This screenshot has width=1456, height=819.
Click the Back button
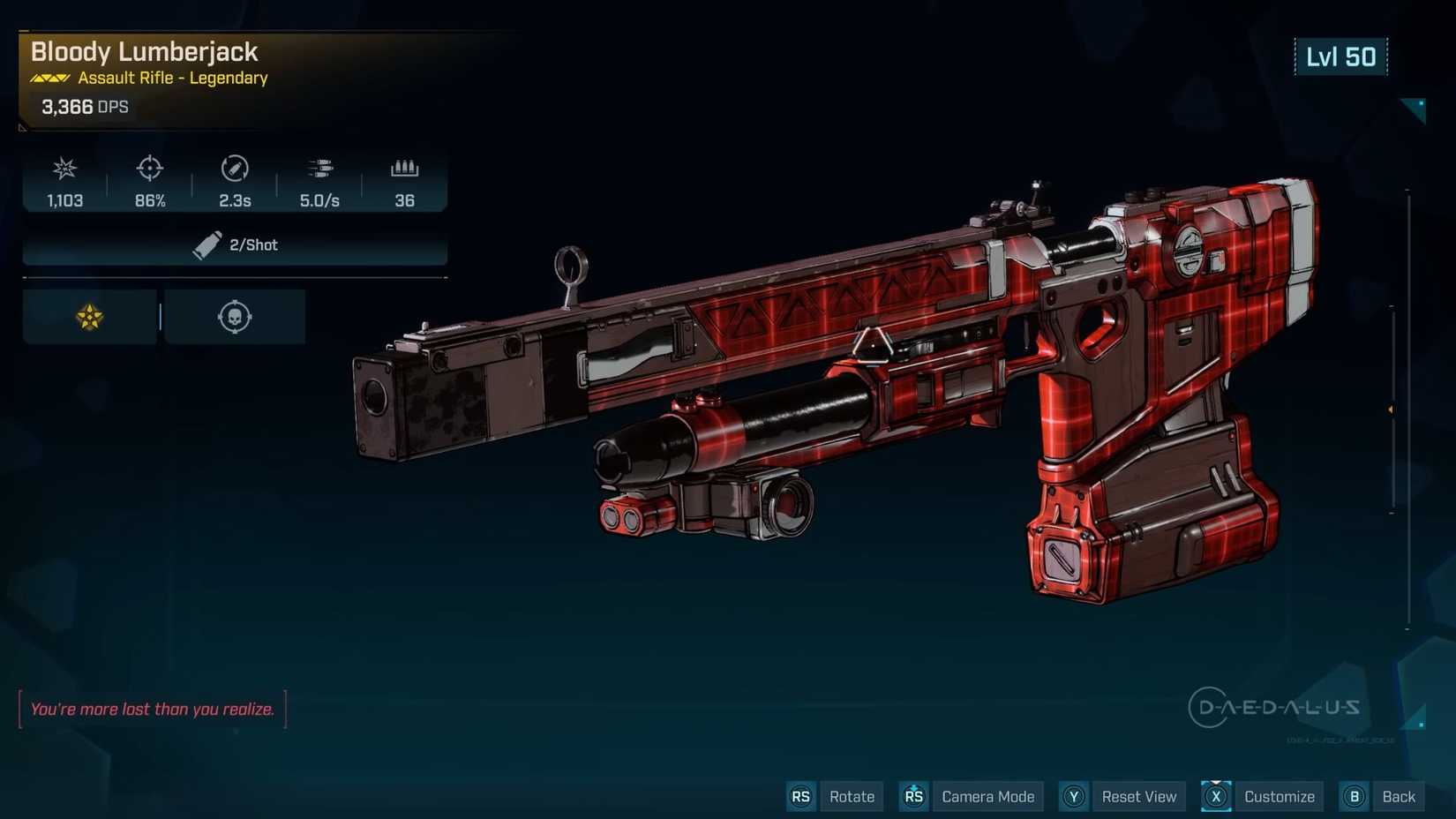pos(1398,796)
